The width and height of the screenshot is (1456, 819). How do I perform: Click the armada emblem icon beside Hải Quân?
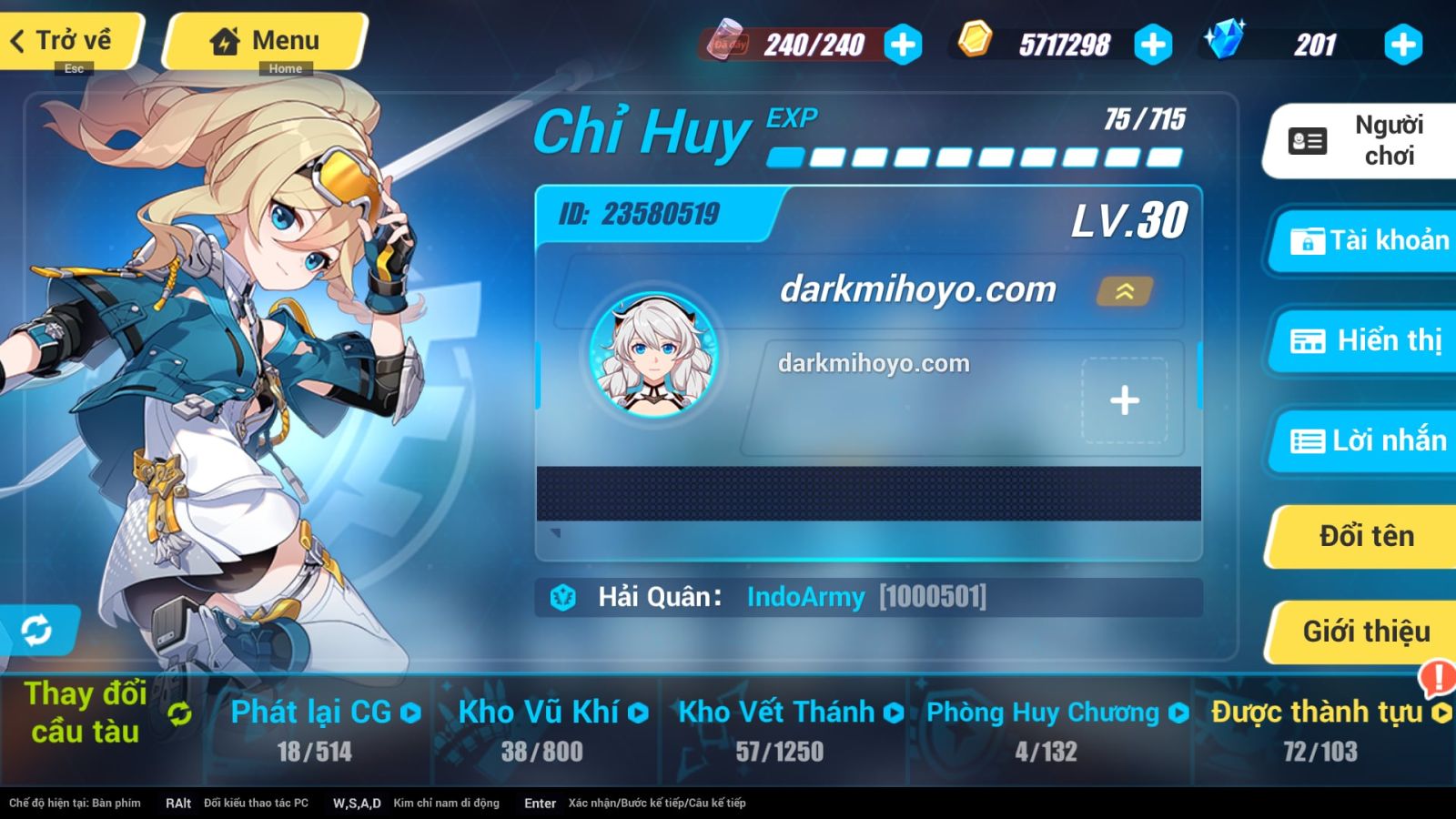pyautogui.click(x=565, y=596)
